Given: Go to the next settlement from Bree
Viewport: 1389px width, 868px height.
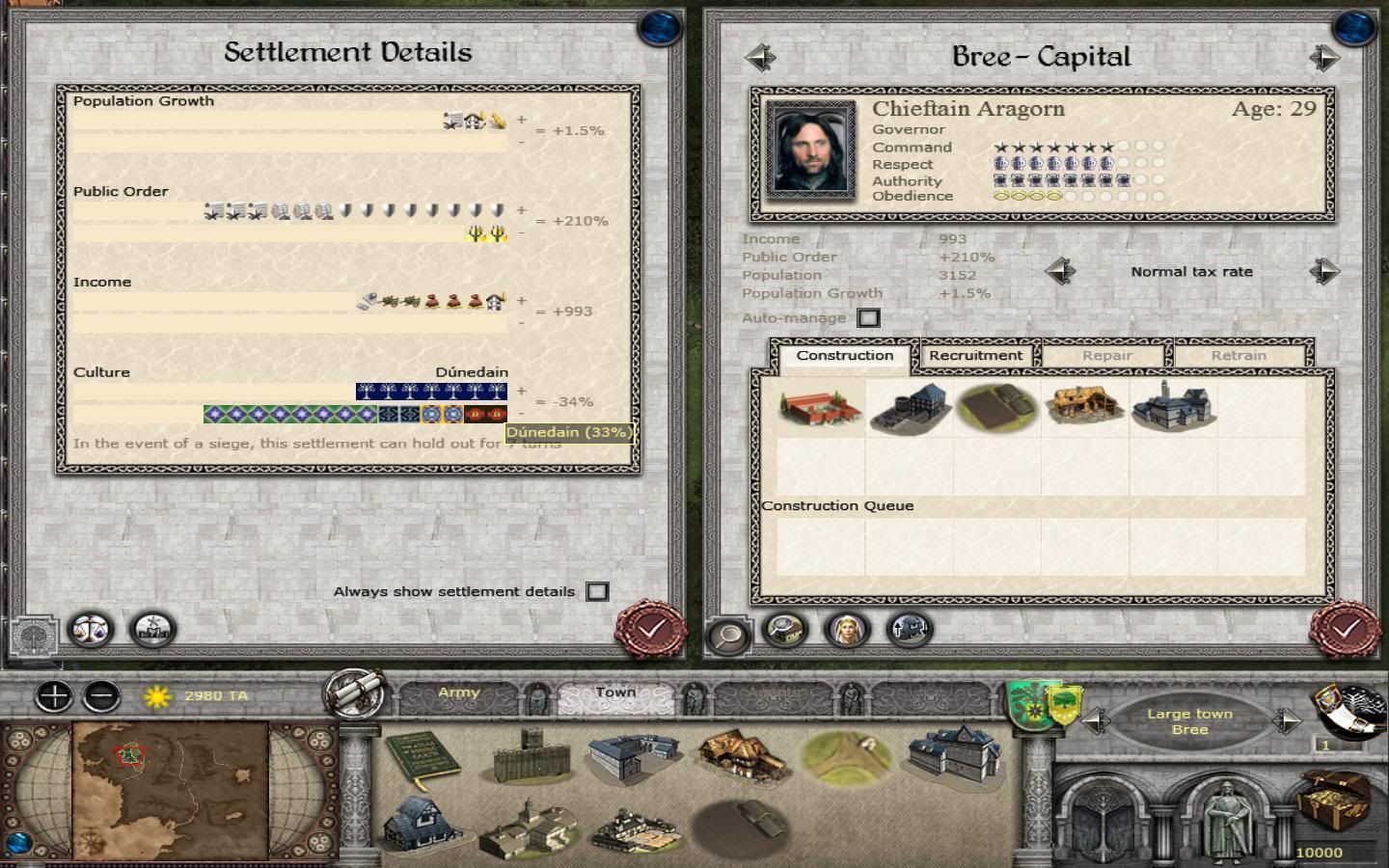Looking at the screenshot, I should tap(1323, 58).
